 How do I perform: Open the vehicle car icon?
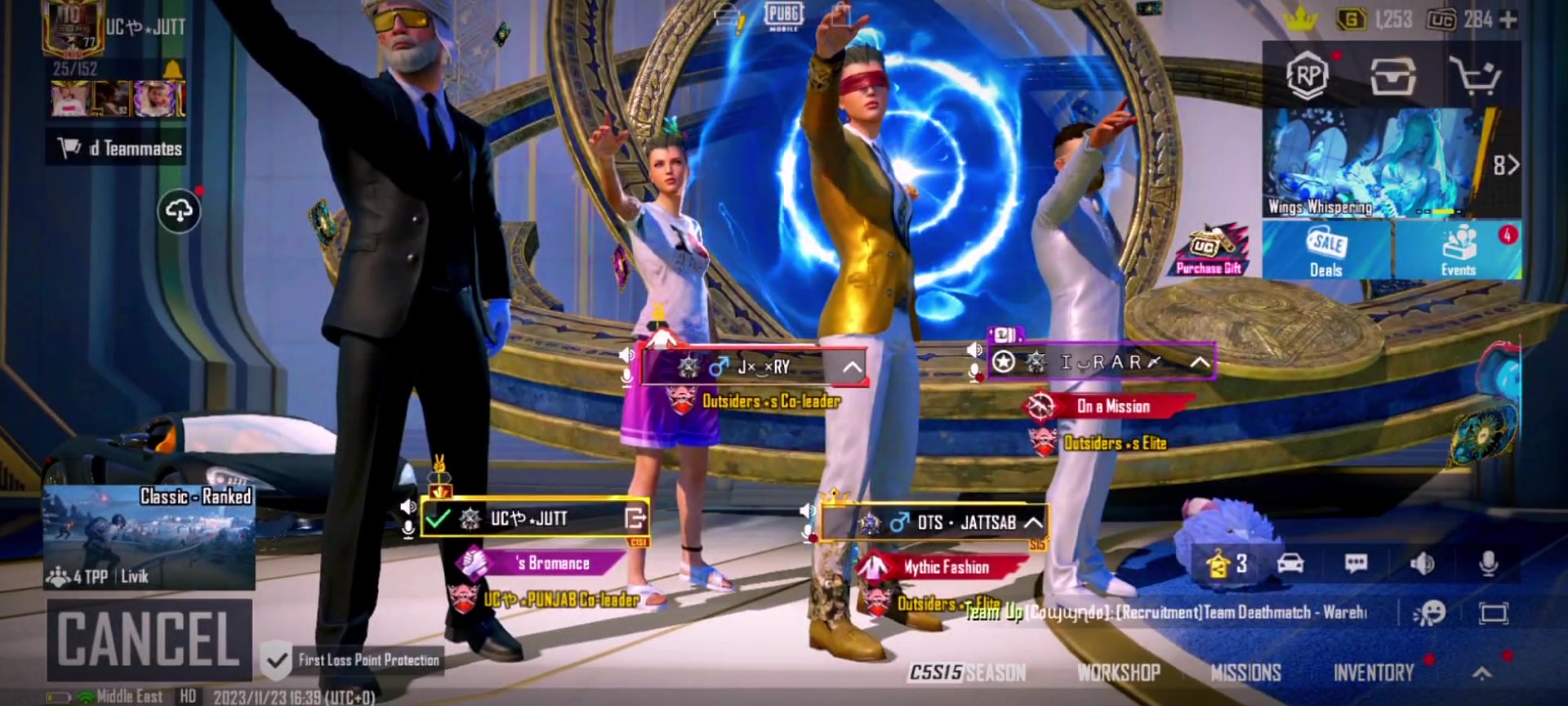[1290, 563]
